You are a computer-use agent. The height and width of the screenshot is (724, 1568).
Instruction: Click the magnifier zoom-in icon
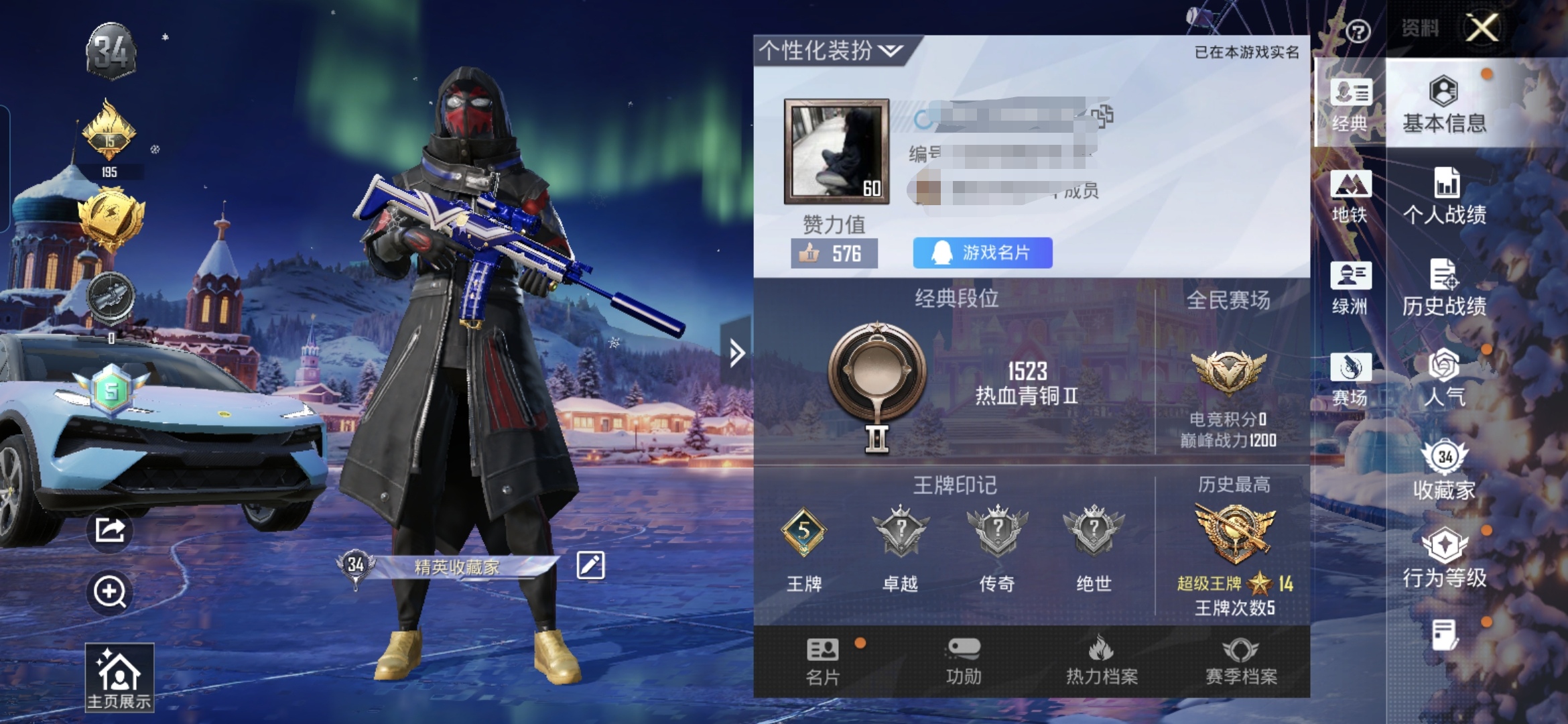[x=110, y=592]
